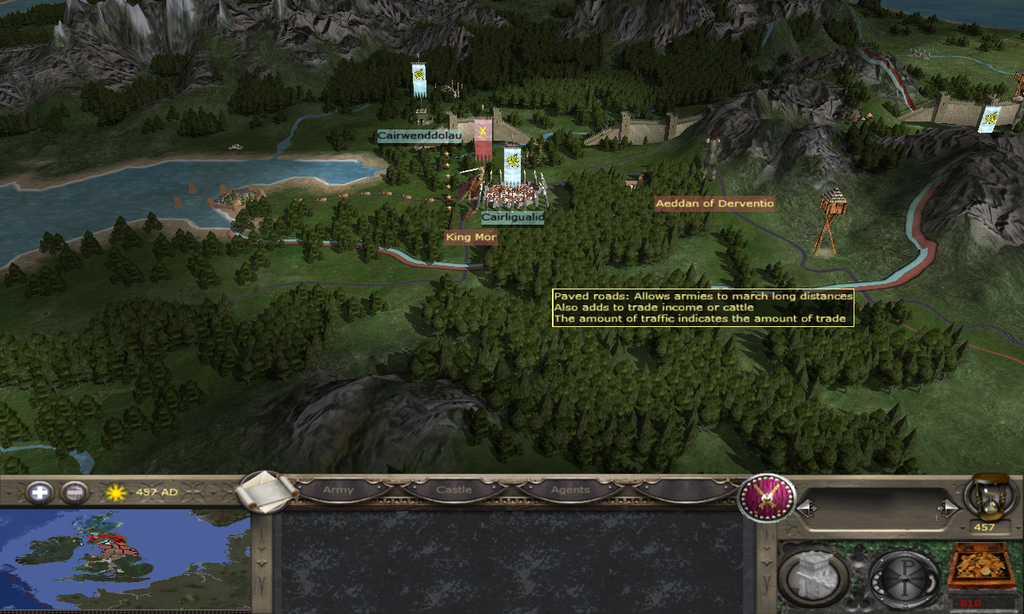Select the Aeddan of Derventio label

point(714,203)
